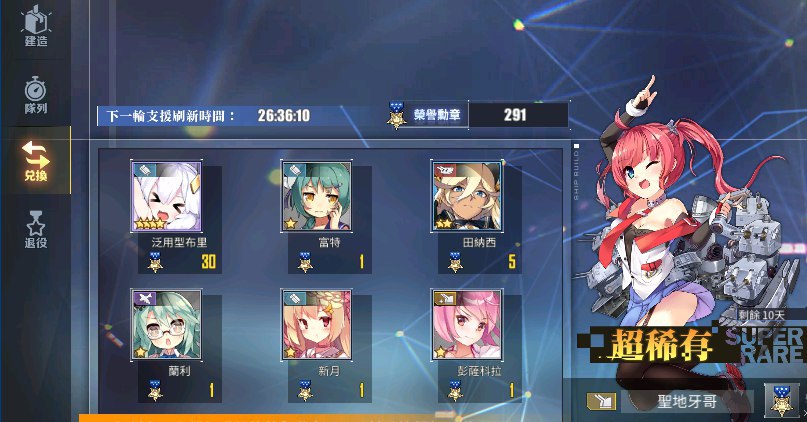The image size is (807, 422).
Task: Switch to the 隊列 queue tab
Action: [x=36, y=95]
